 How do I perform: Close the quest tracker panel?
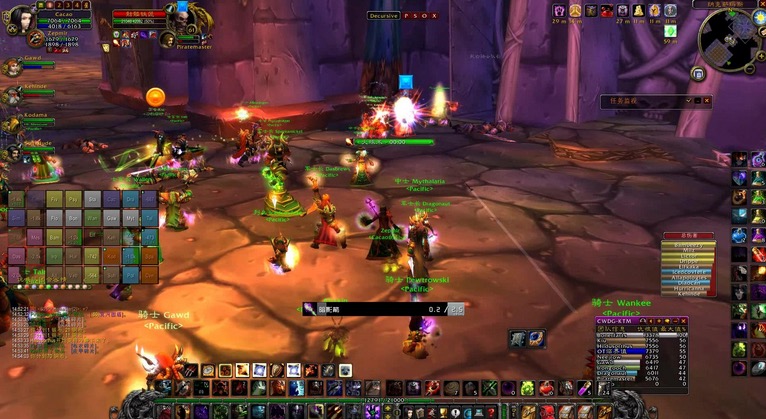pyautogui.click(x=707, y=101)
